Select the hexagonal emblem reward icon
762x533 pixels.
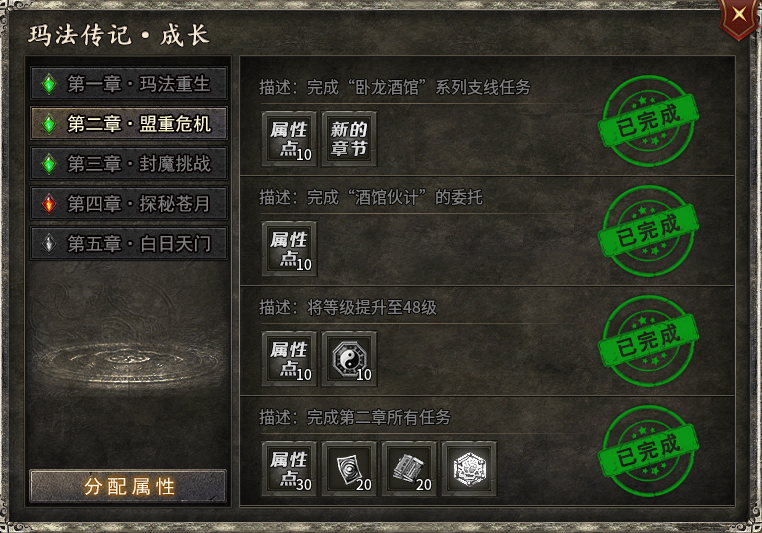pyautogui.click(x=469, y=468)
